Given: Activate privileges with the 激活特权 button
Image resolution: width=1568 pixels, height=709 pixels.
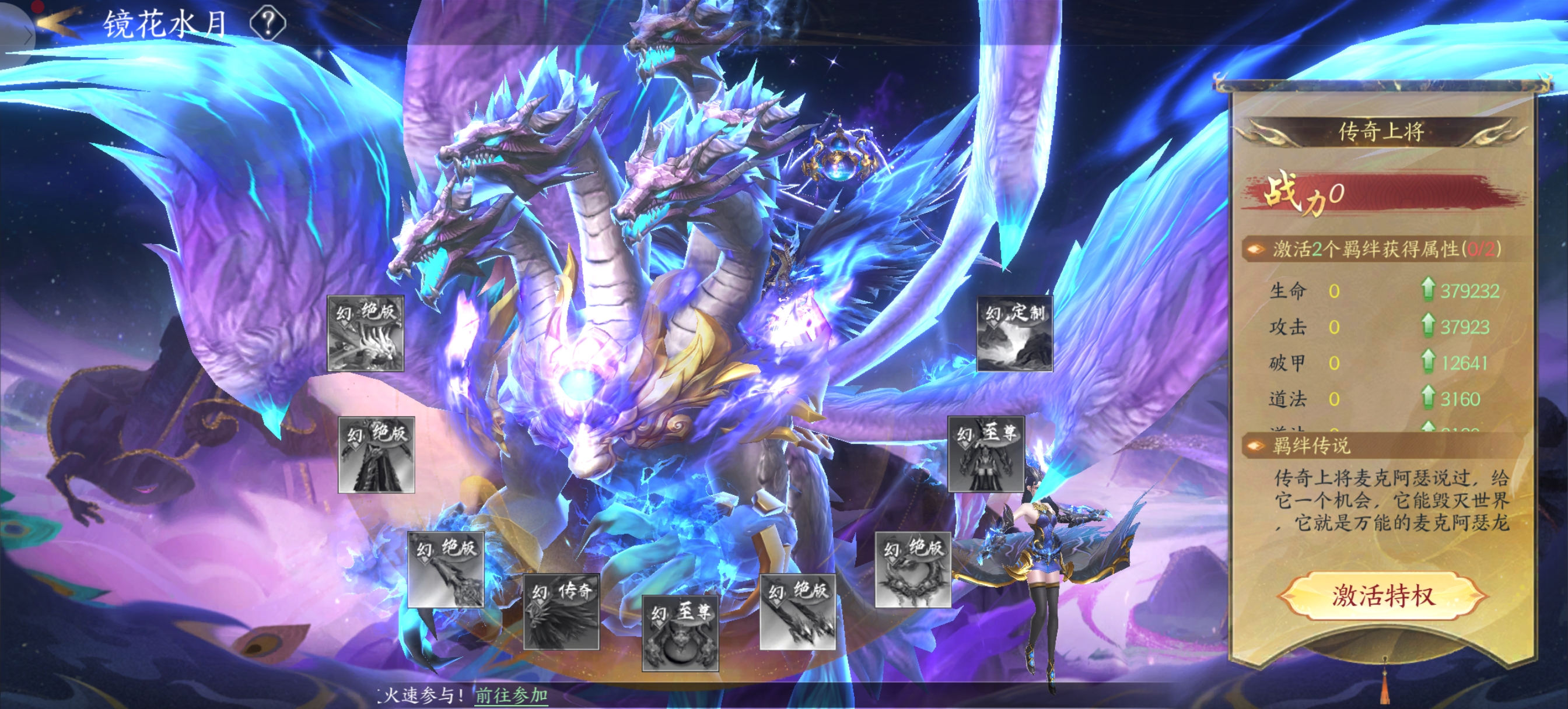Looking at the screenshot, I should pyautogui.click(x=1383, y=595).
